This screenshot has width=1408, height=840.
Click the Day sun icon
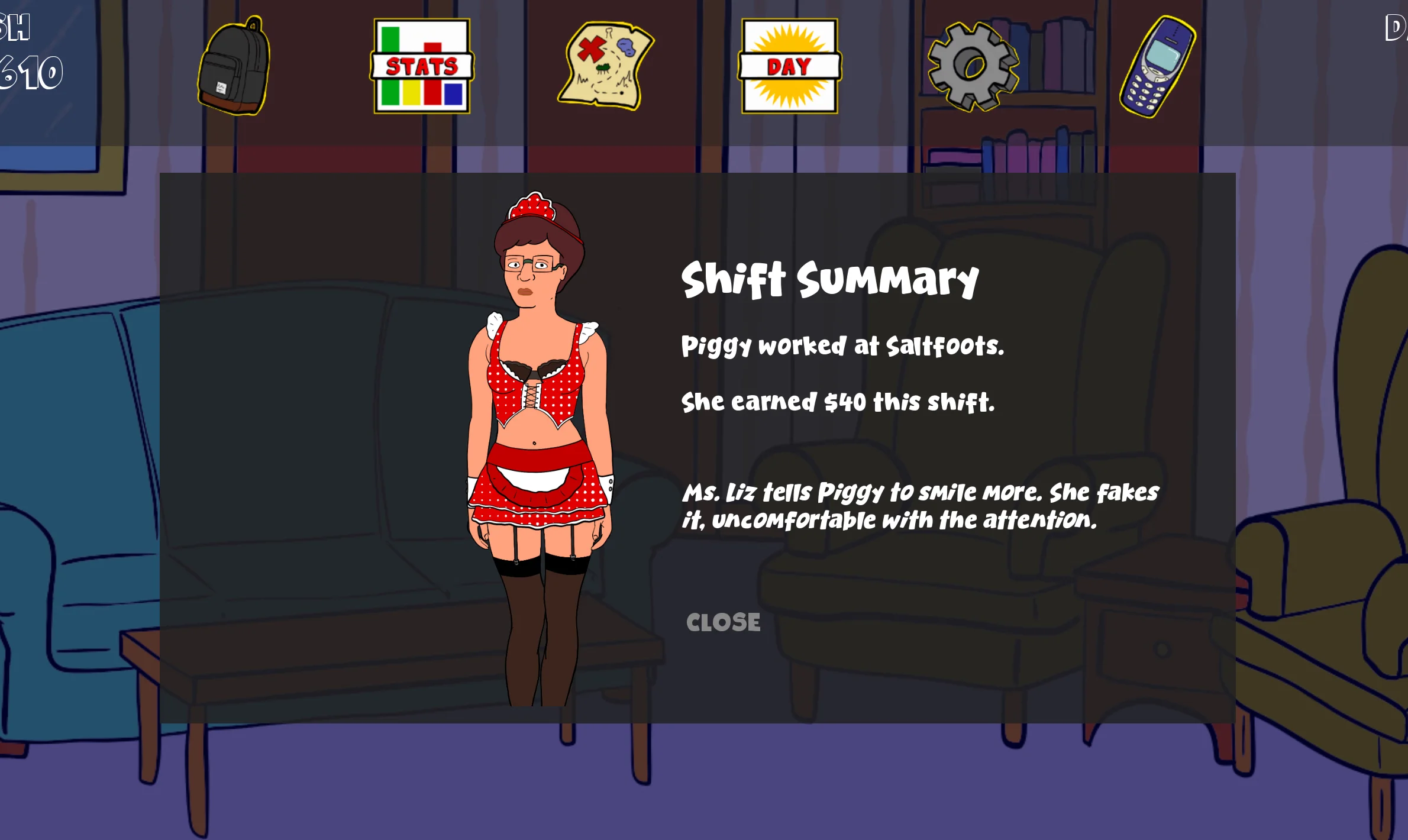click(789, 66)
